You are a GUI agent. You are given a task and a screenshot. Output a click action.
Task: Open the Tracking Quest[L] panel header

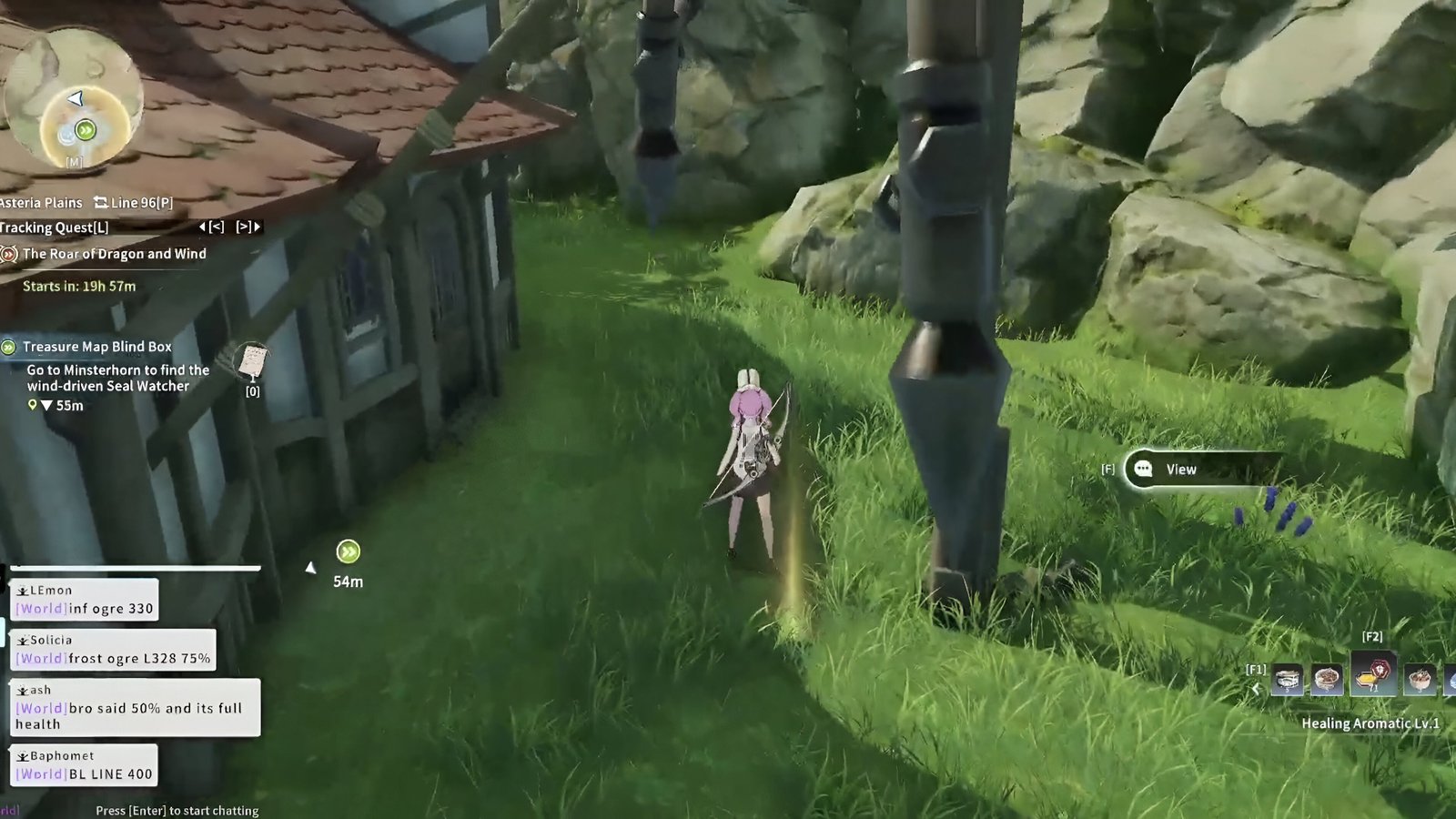(53, 227)
